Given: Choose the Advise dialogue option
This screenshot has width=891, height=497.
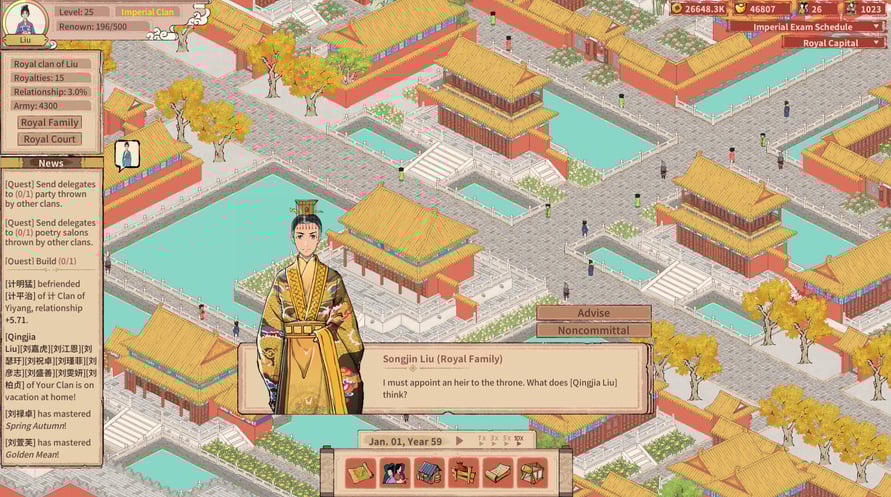Looking at the screenshot, I should 593,313.
